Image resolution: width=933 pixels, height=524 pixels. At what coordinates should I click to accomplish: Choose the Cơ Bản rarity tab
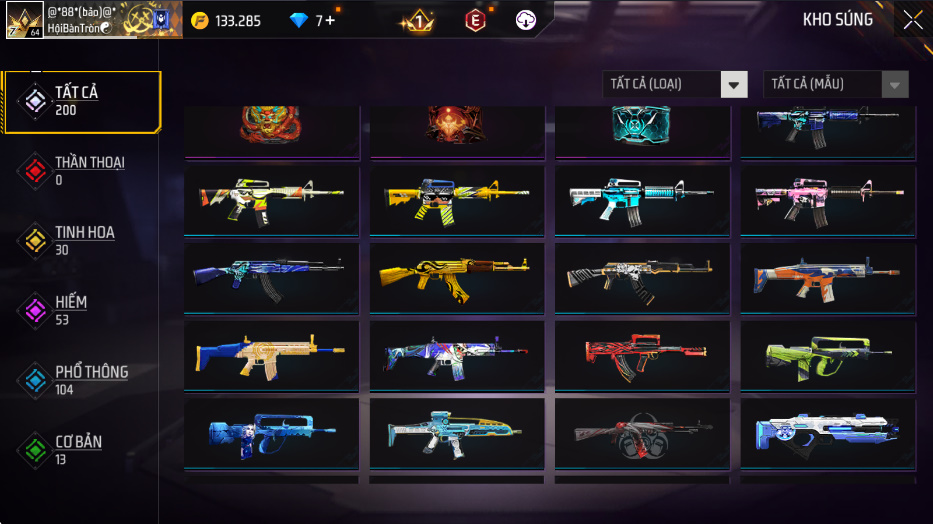[x=80, y=449]
